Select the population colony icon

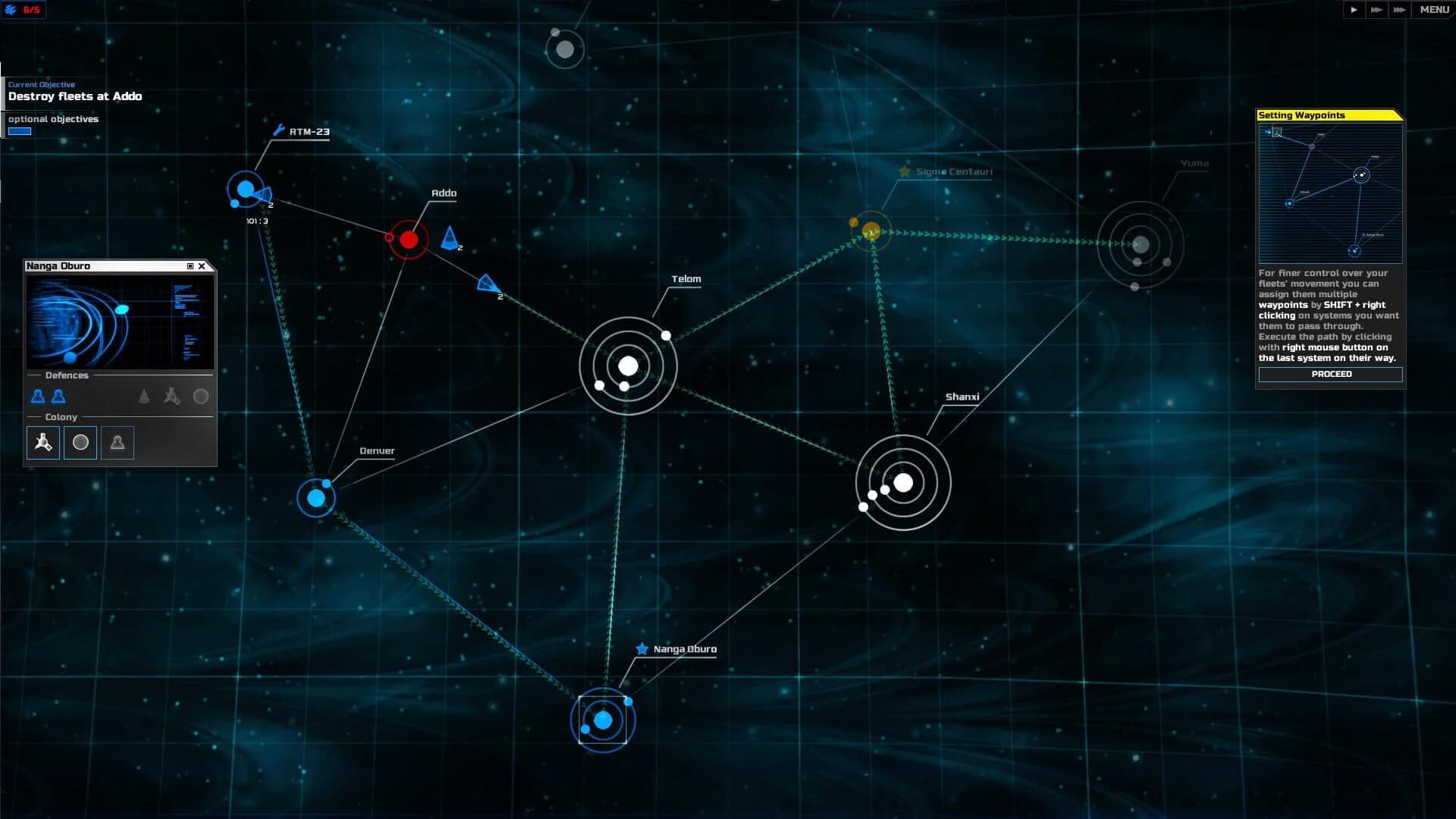point(117,442)
